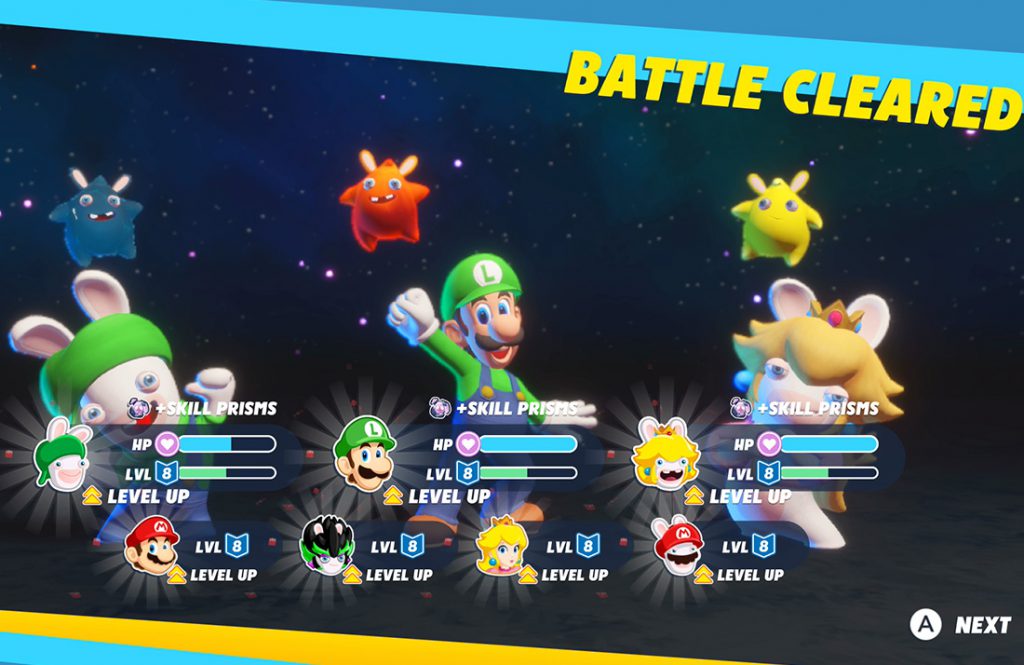Choose the Rabbid Peach portrait

[x=665, y=455]
